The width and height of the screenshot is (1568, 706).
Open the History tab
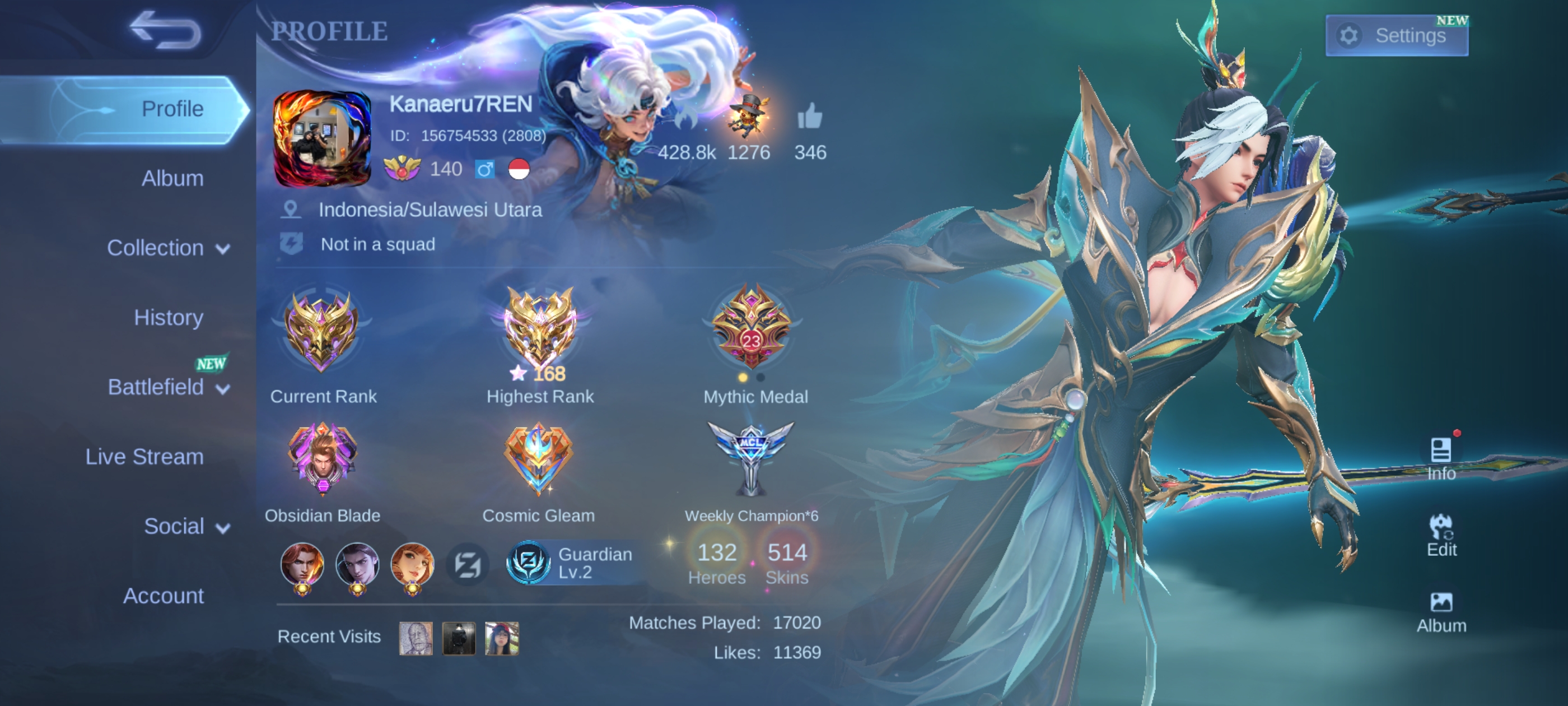tap(169, 317)
